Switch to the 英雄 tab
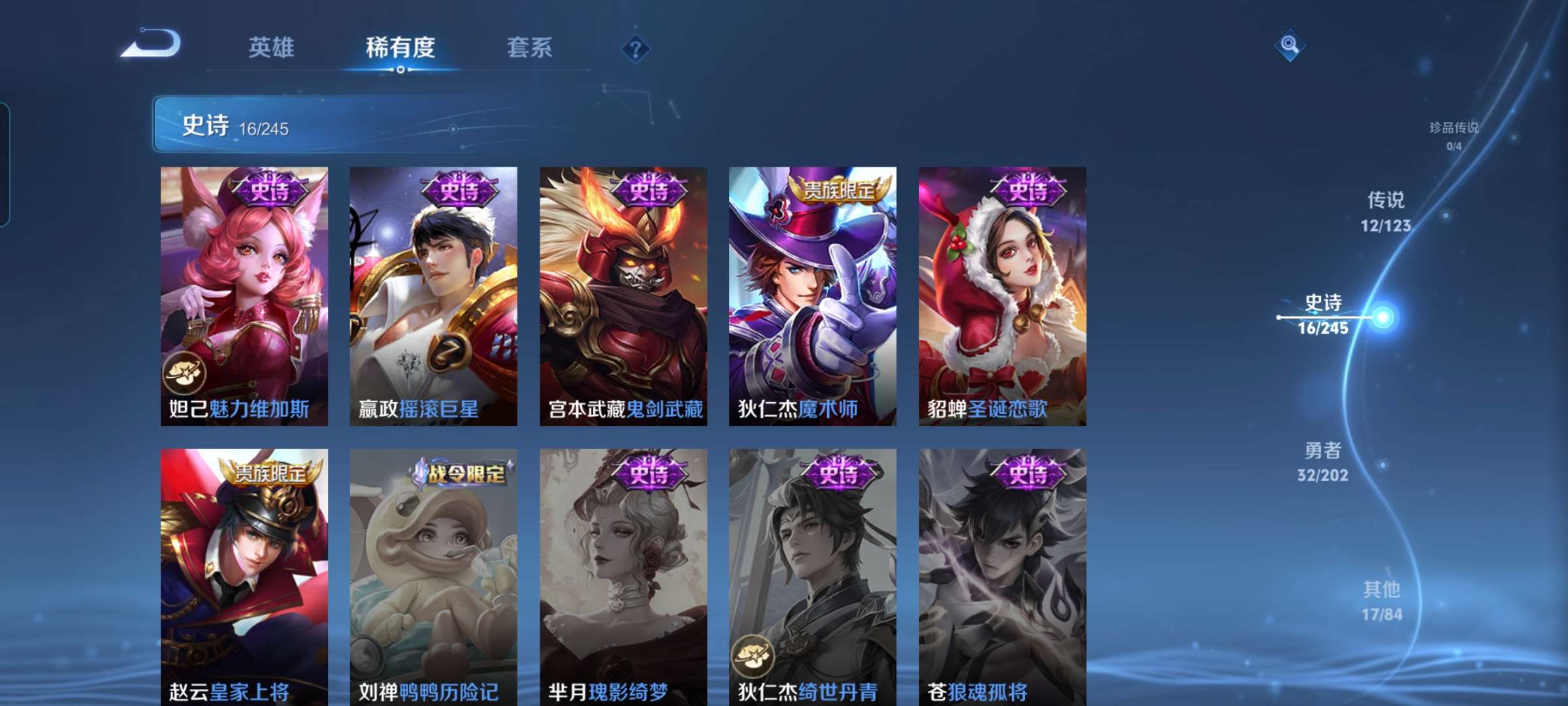1568x706 pixels. pyautogui.click(x=272, y=47)
